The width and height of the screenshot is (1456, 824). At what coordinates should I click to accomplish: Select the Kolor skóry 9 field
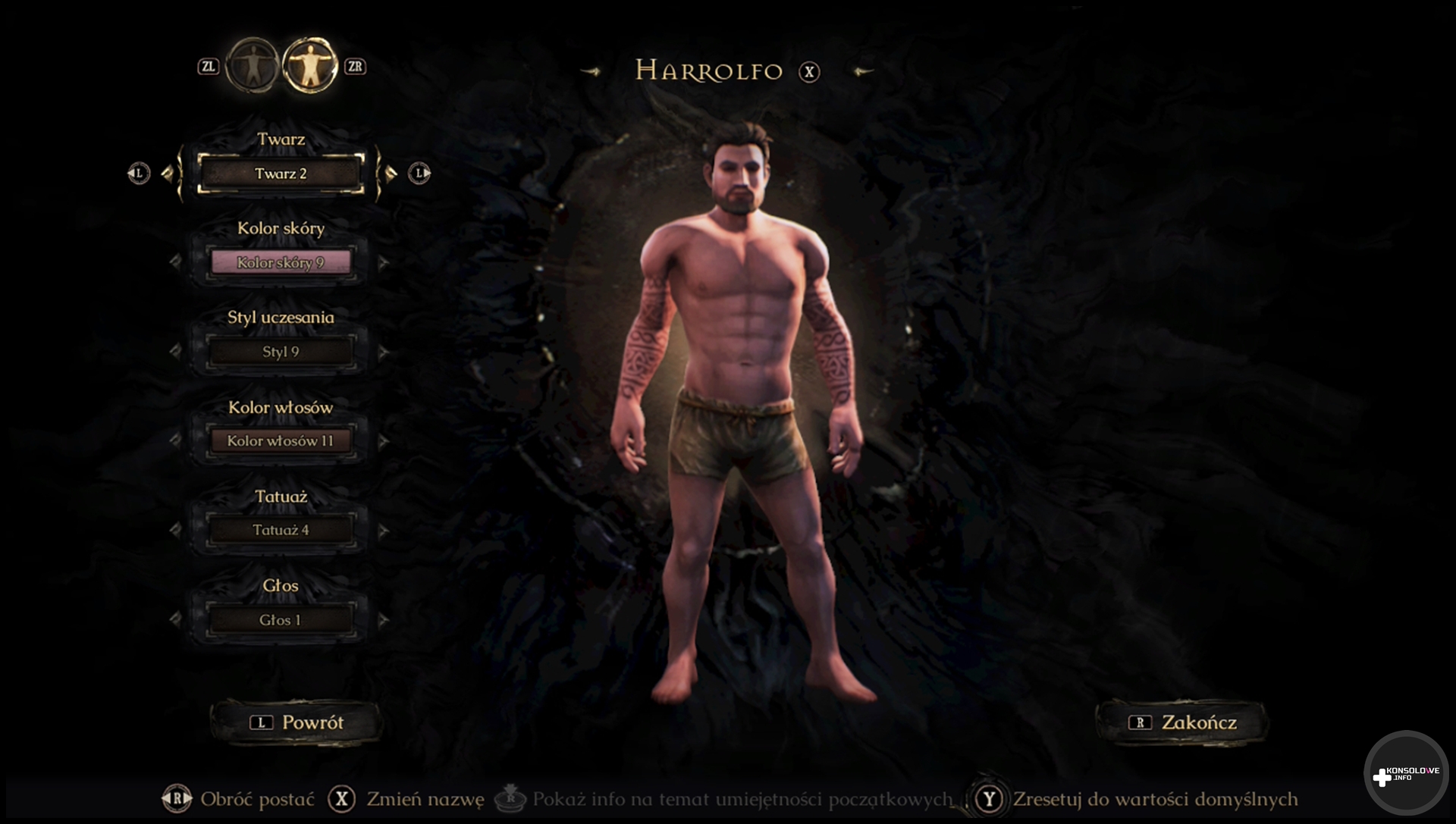(281, 262)
